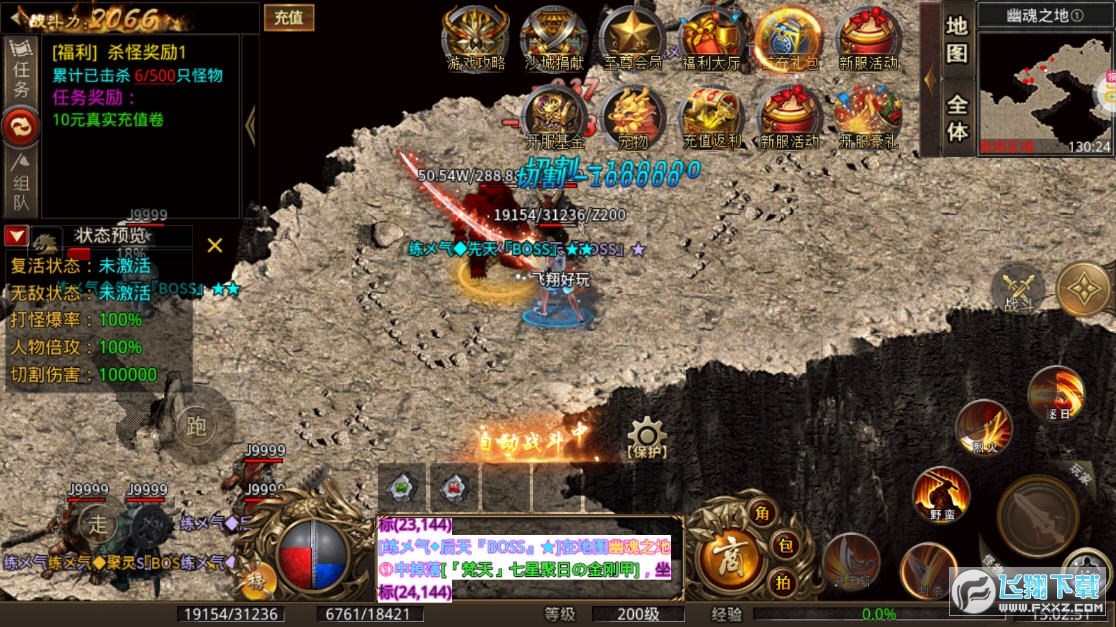Image resolution: width=1116 pixels, height=627 pixels.
Task: Open the 游戏攻略 game guide icon
Action: (x=476, y=39)
